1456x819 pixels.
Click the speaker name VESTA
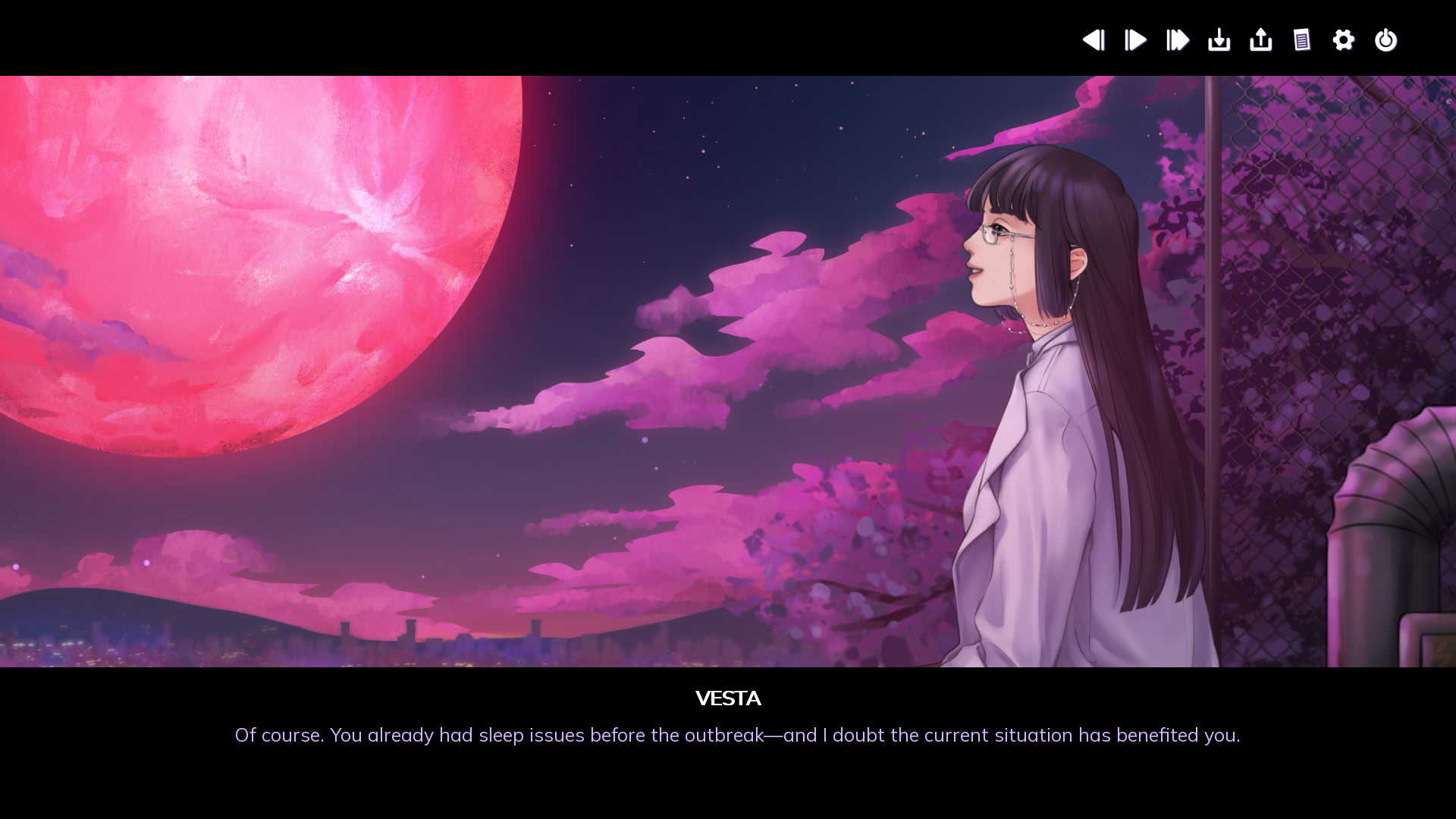tap(728, 698)
